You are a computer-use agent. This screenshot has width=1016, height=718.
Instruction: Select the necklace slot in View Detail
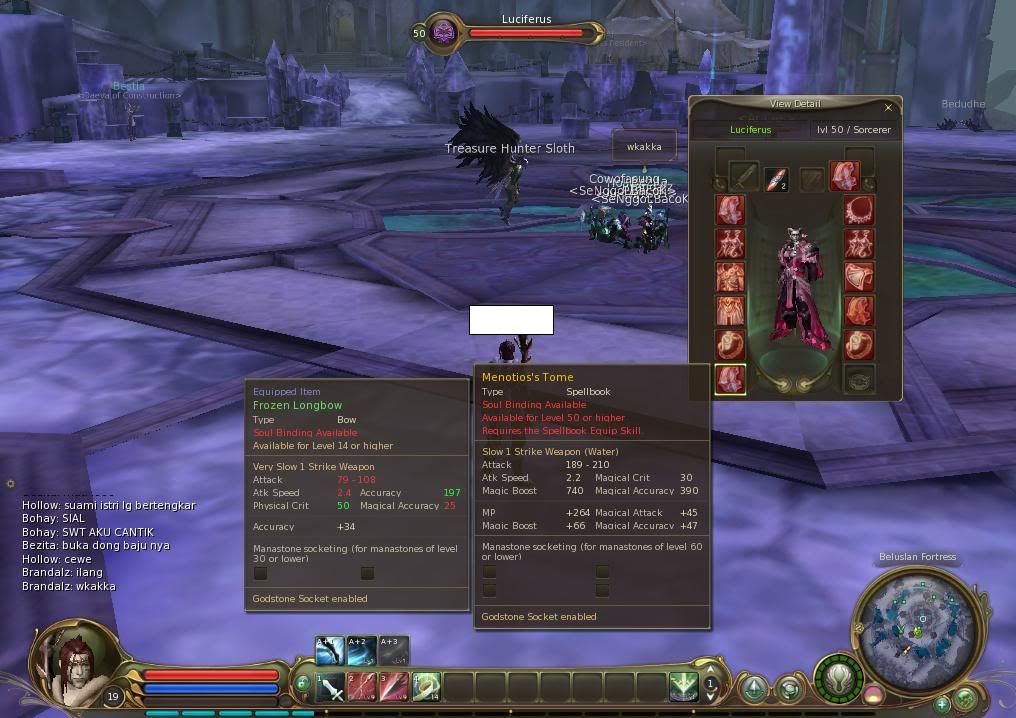pos(859,210)
